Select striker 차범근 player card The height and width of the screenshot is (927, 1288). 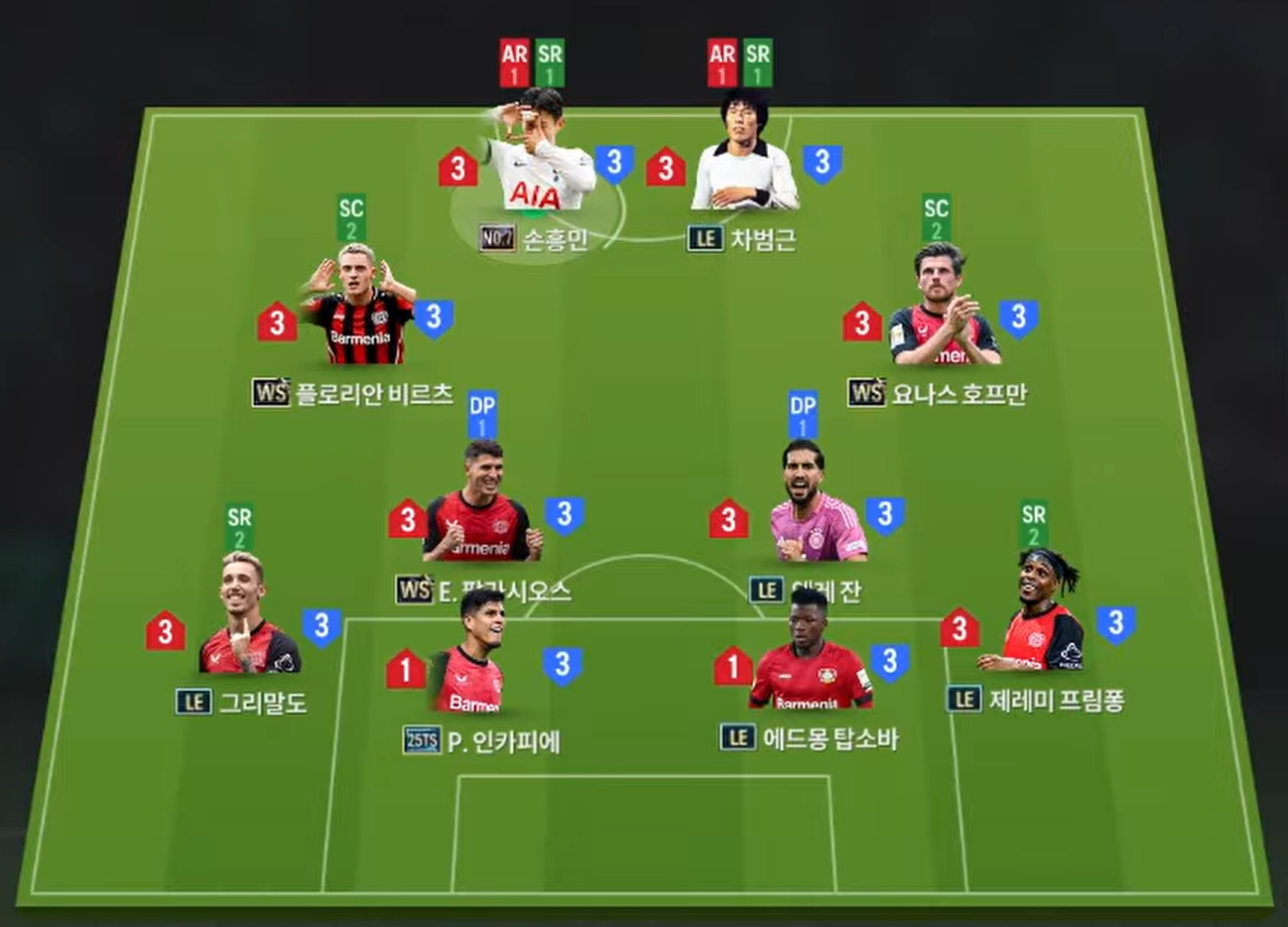pyautogui.click(x=744, y=159)
